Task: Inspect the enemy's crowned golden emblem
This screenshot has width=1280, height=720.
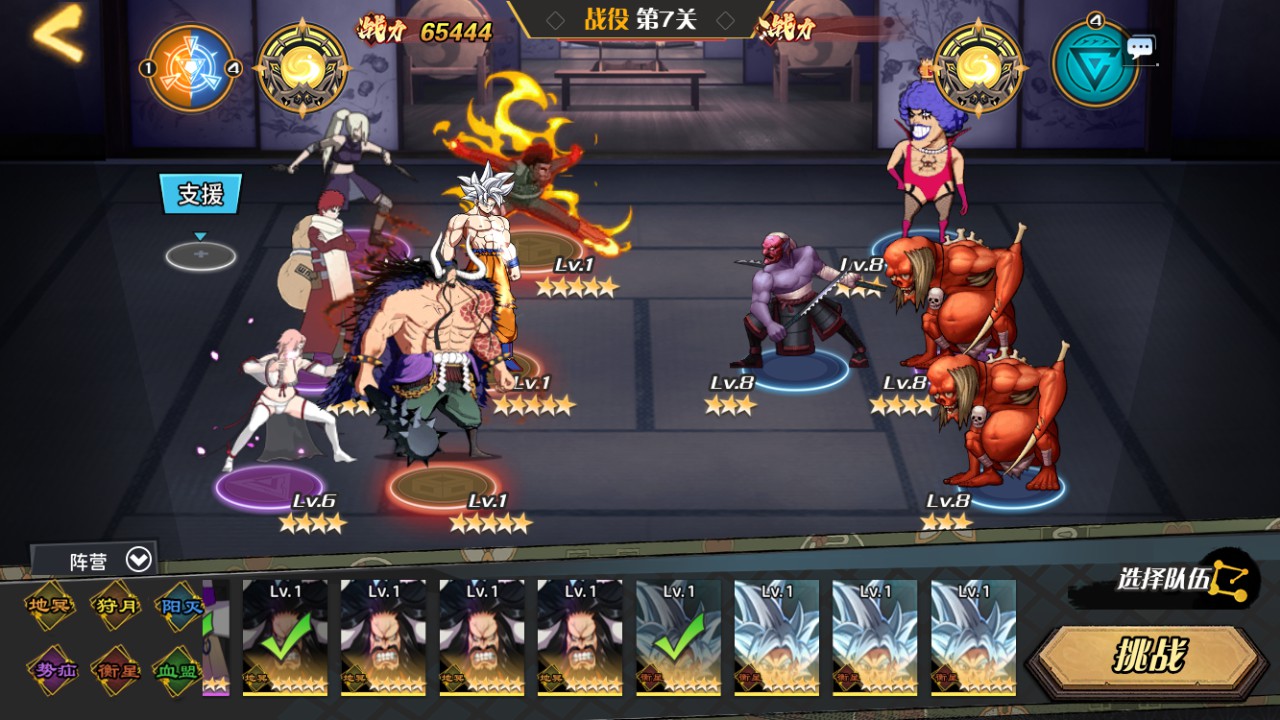Action: click(x=978, y=68)
